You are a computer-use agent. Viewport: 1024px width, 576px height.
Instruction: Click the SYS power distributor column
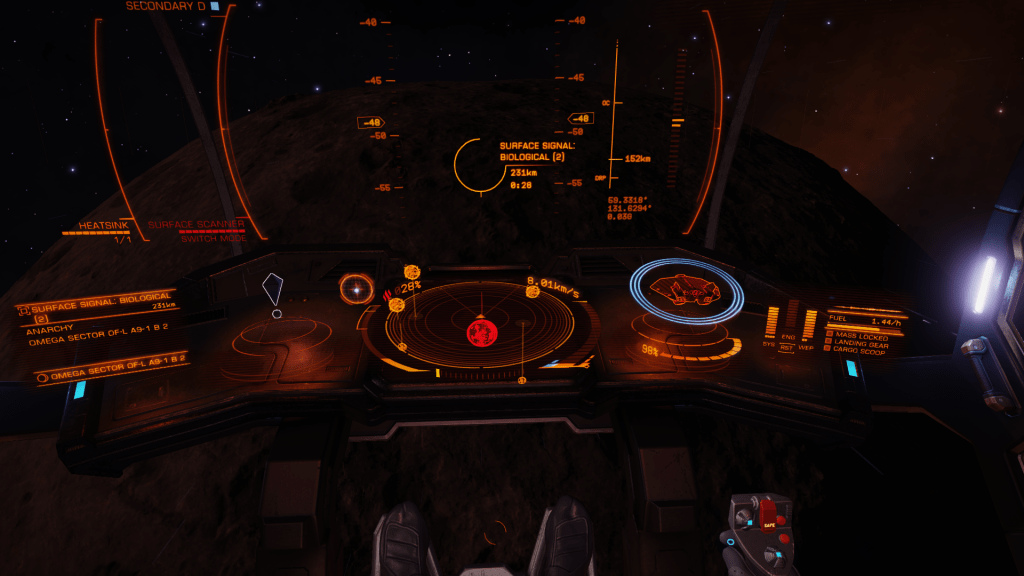[771, 322]
